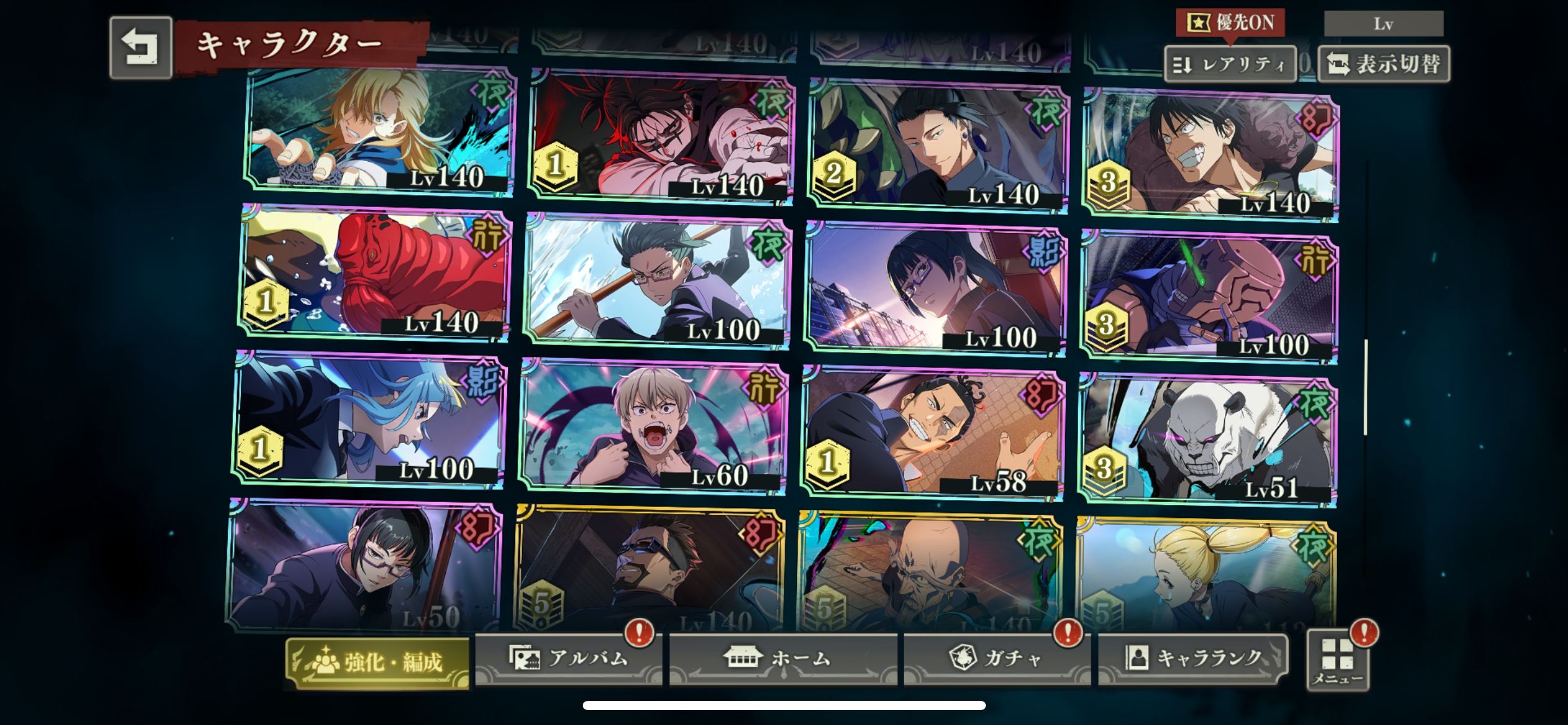Switch to the 強化・編成 tab
The image size is (1568, 725).
pos(377,662)
